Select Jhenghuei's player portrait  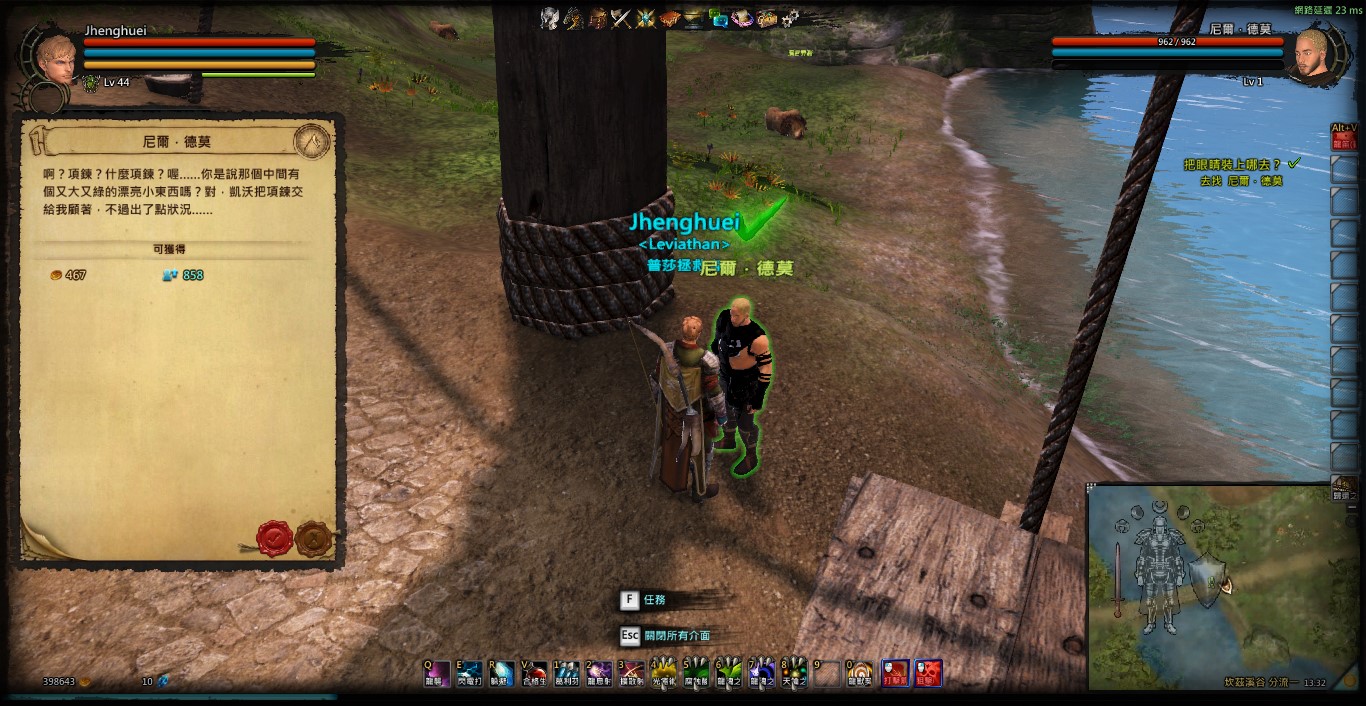(x=54, y=60)
